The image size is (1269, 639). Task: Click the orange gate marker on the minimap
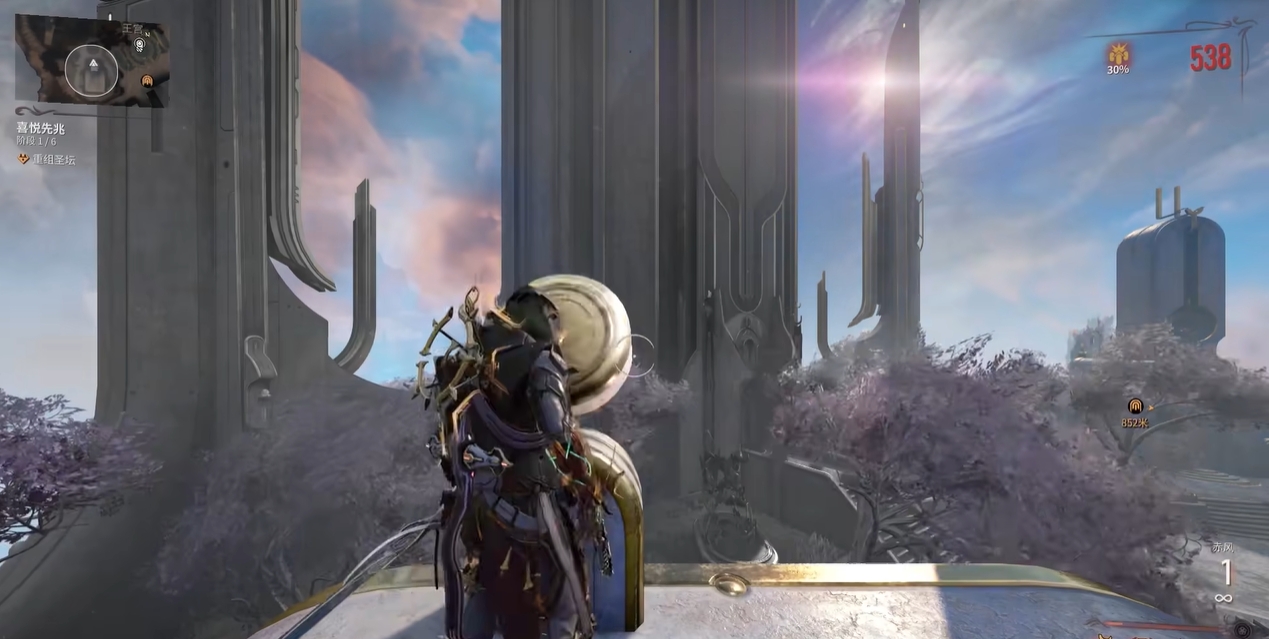(147, 80)
